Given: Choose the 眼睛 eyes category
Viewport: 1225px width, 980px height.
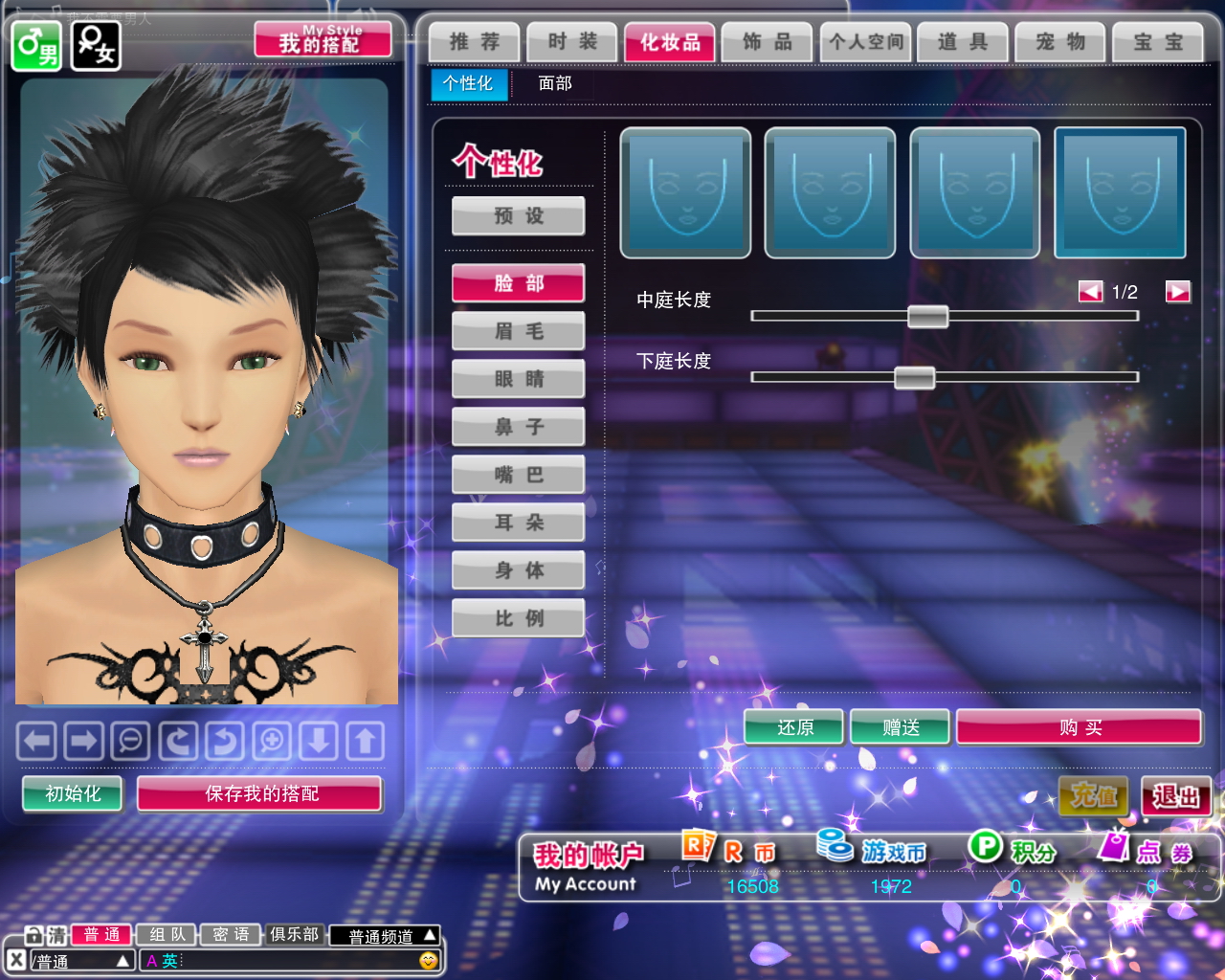Looking at the screenshot, I should point(519,379).
